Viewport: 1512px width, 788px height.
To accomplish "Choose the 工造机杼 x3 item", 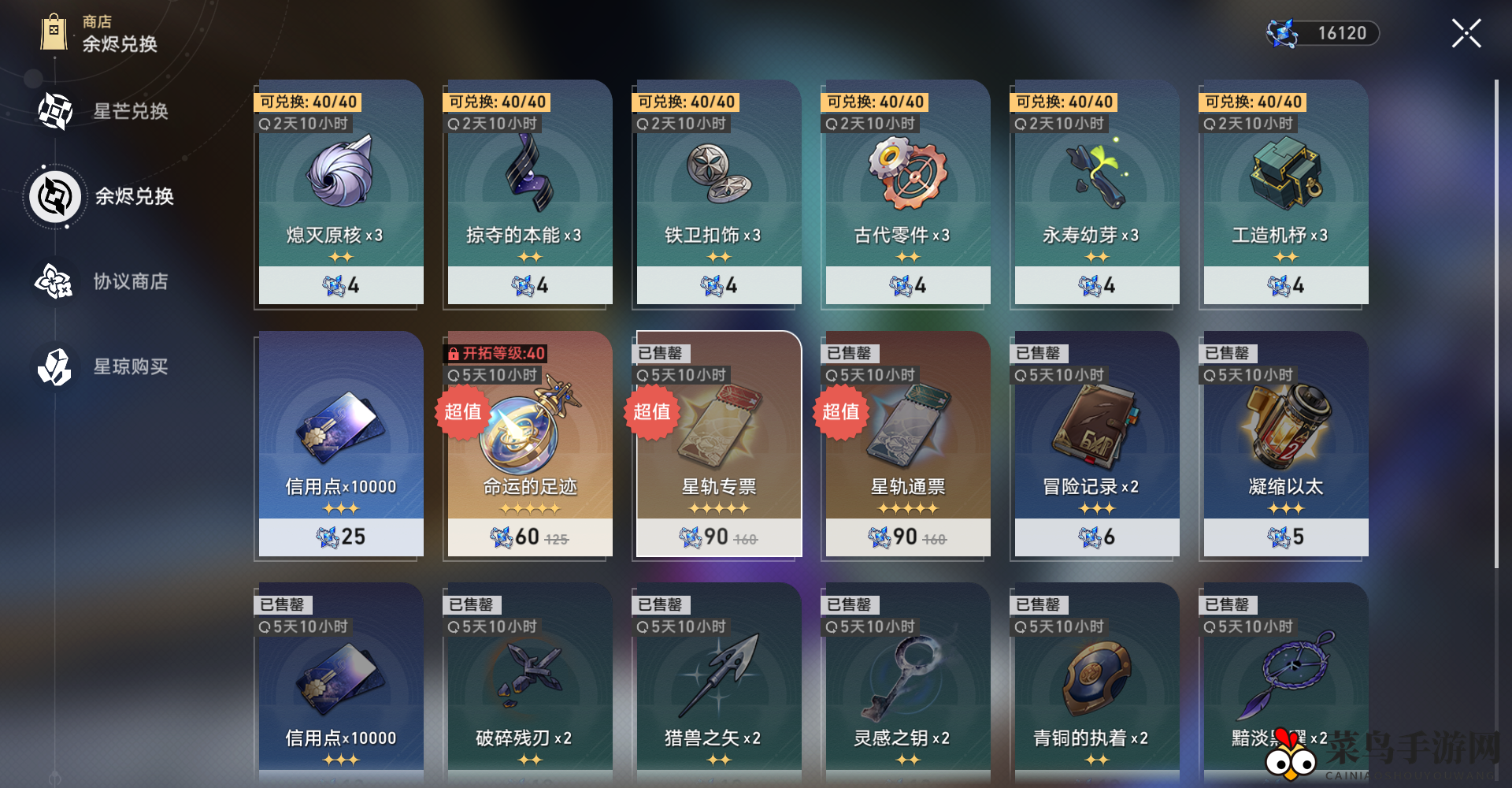I will pyautogui.click(x=1285, y=192).
